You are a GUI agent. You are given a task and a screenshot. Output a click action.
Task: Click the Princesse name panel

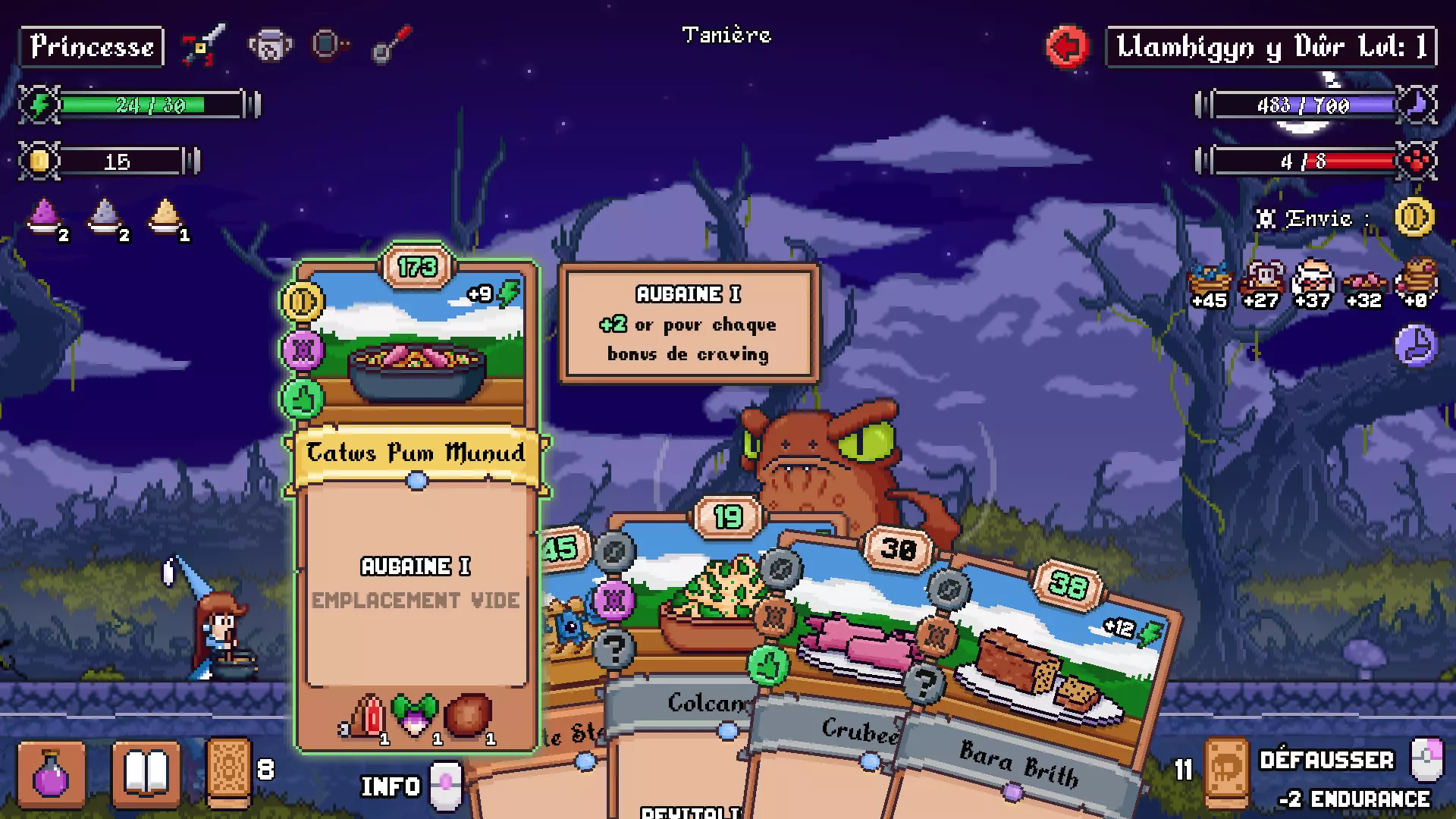coord(91,47)
